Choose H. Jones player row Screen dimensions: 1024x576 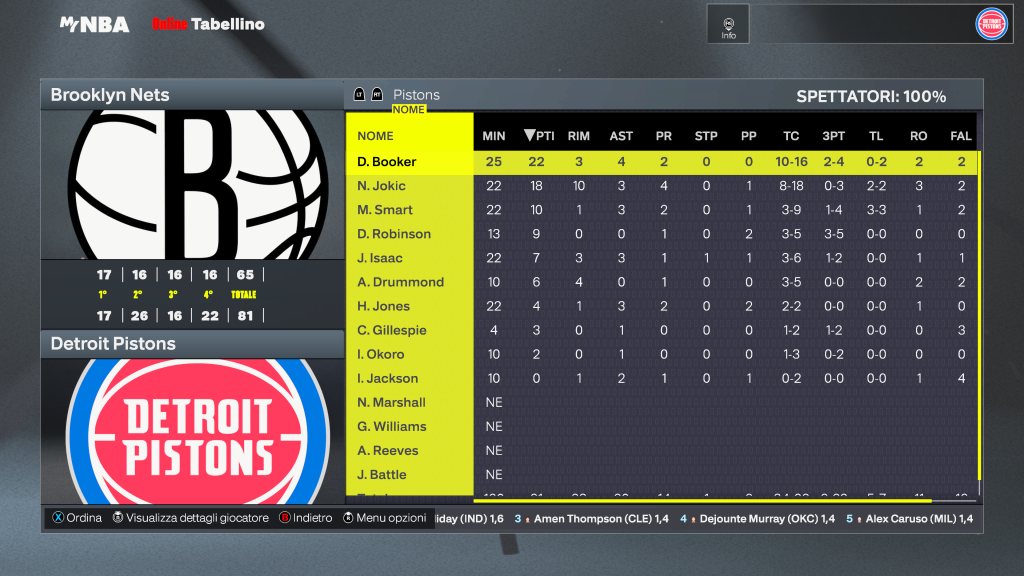point(383,306)
